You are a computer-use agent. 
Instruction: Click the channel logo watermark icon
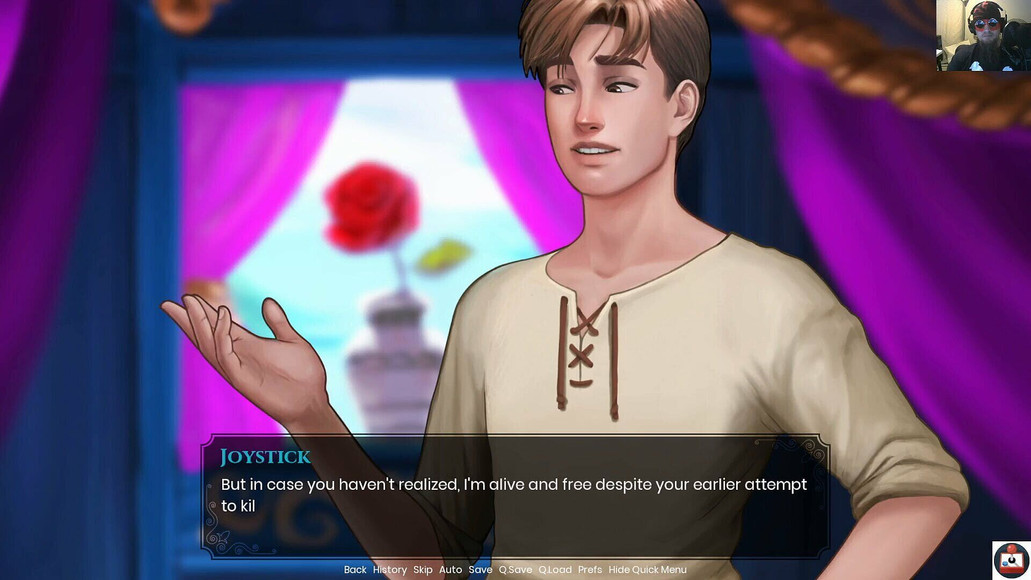[1011, 560]
